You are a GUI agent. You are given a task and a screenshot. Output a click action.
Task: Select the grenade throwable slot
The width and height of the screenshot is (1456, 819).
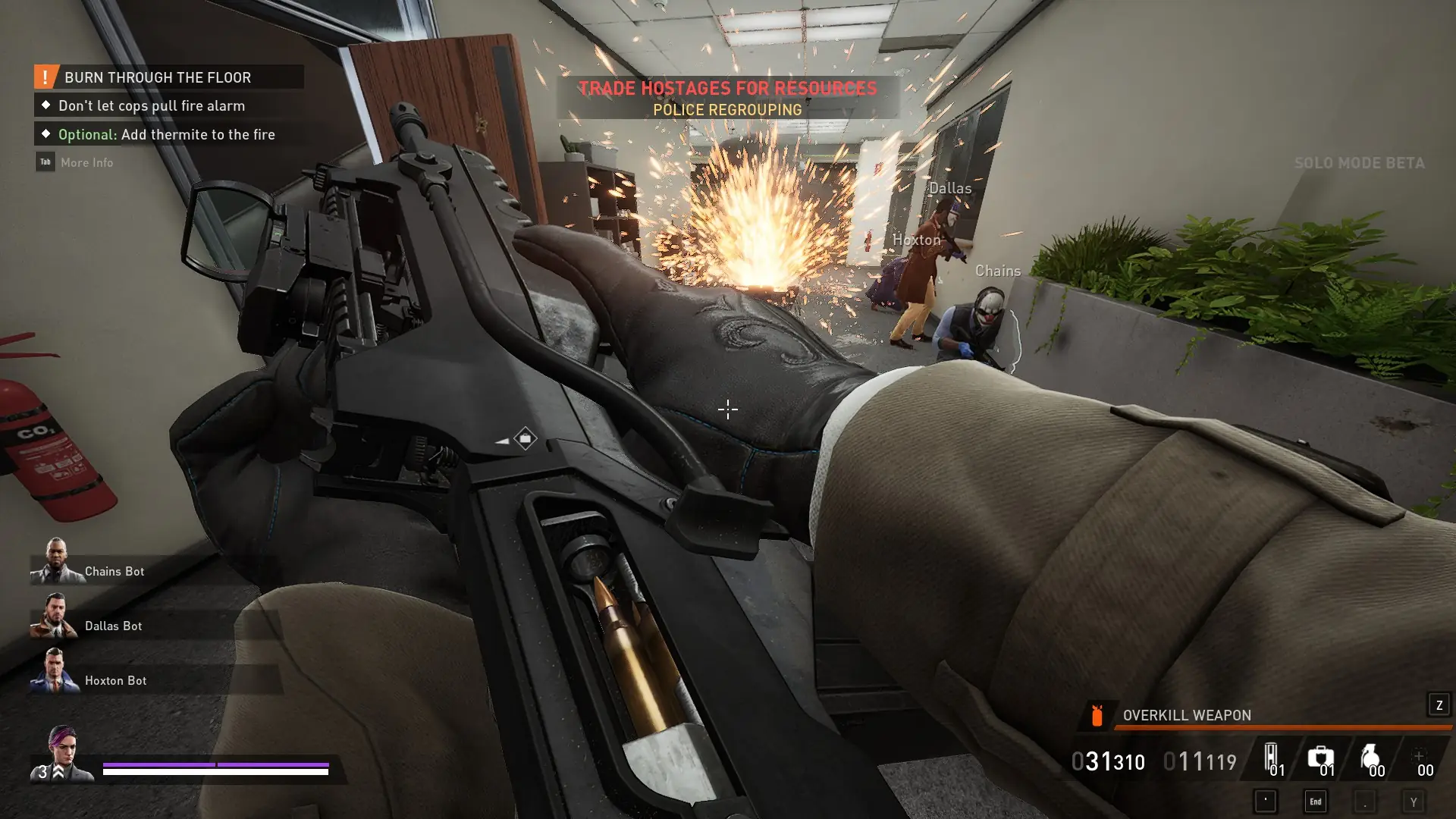(x=1370, y=758)
